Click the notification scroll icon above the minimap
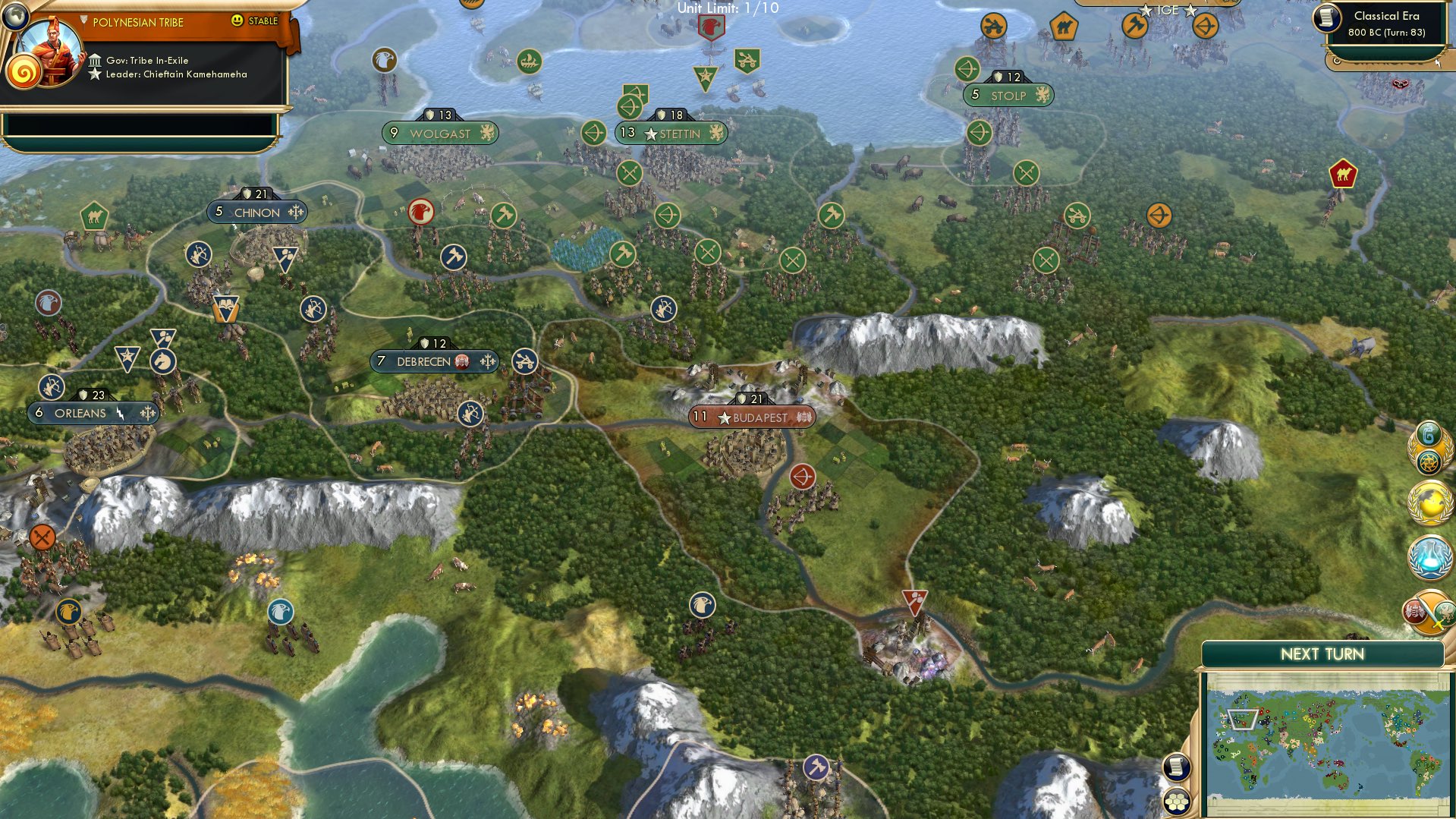1456x819 pixels. pyautogui.click(x=1177, y=767)
